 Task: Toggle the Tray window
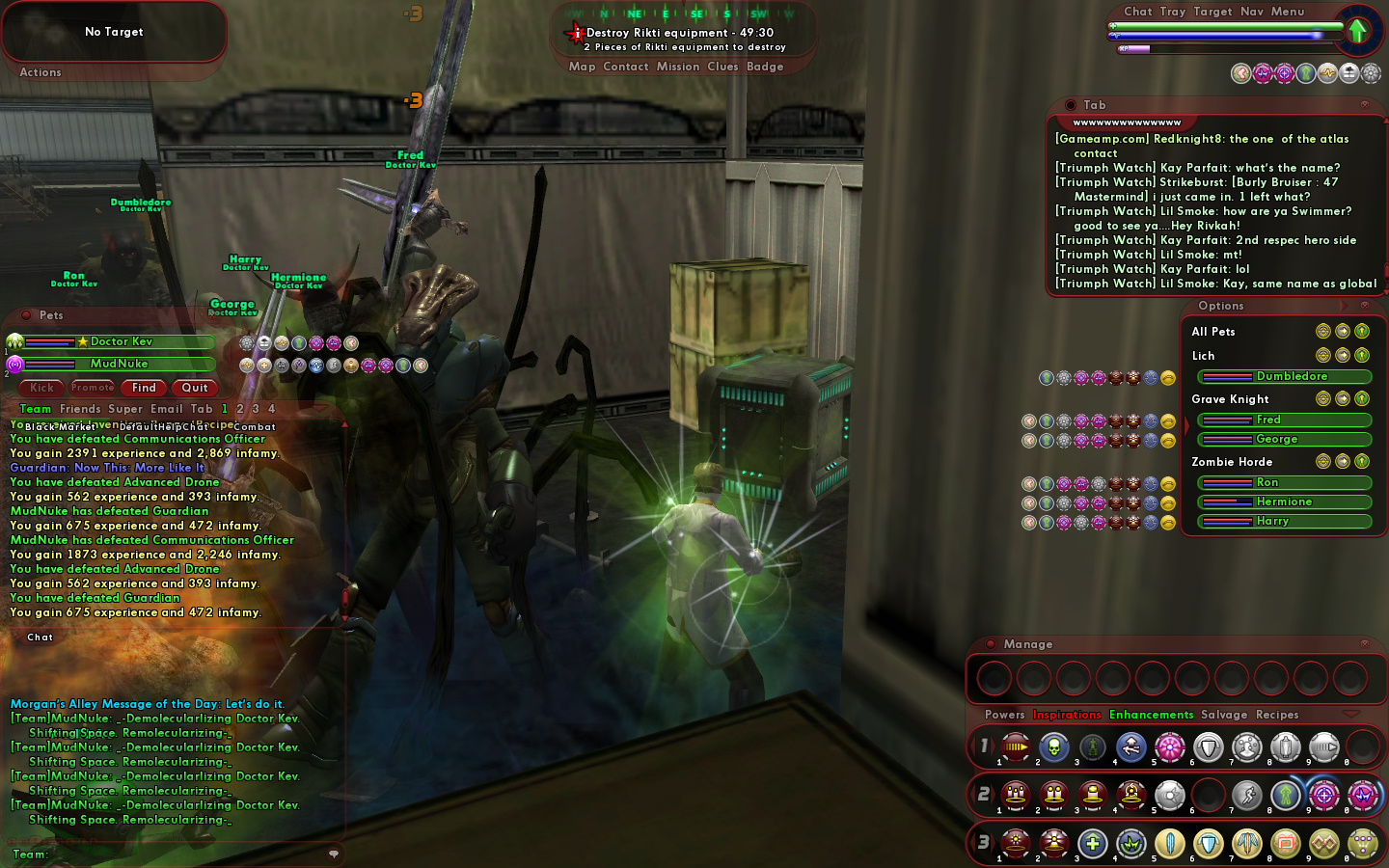[x=1172, y=12]
